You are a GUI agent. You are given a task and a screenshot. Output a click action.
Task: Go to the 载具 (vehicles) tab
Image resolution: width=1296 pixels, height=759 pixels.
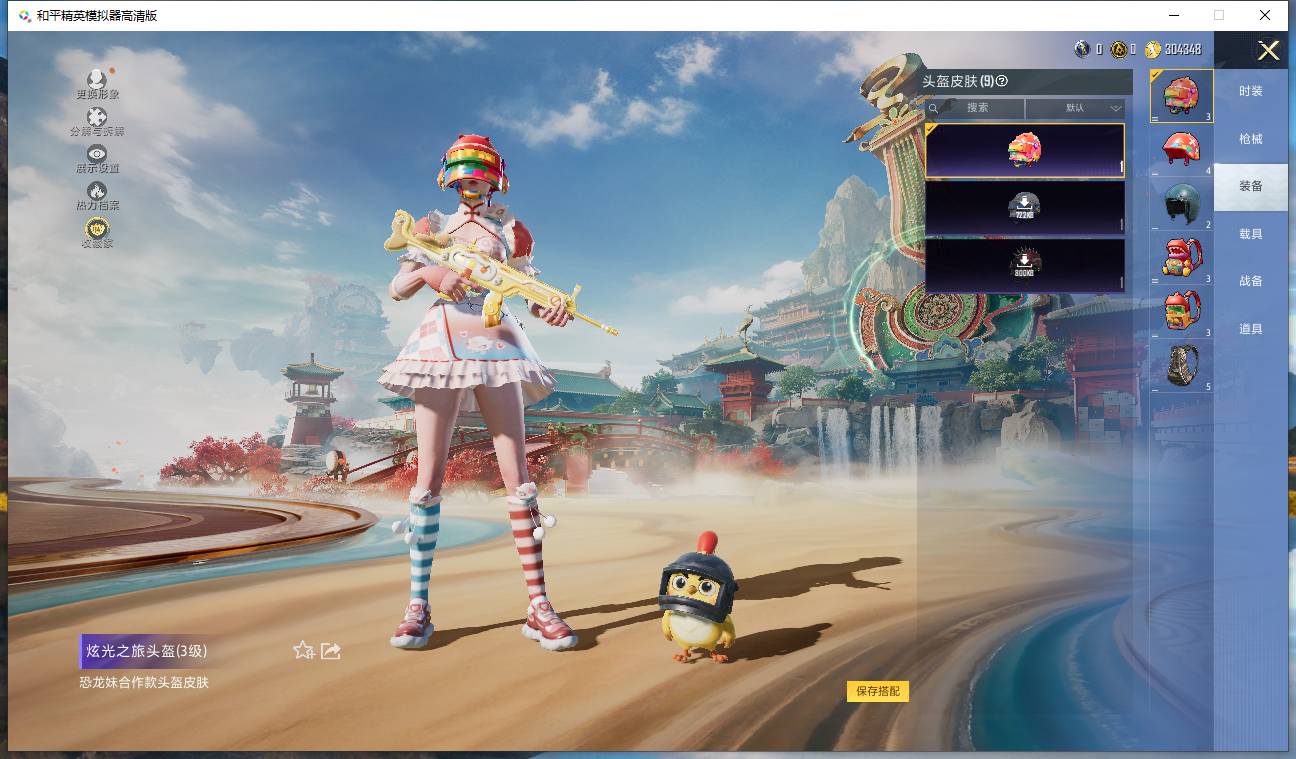(x=1250, y=234)
